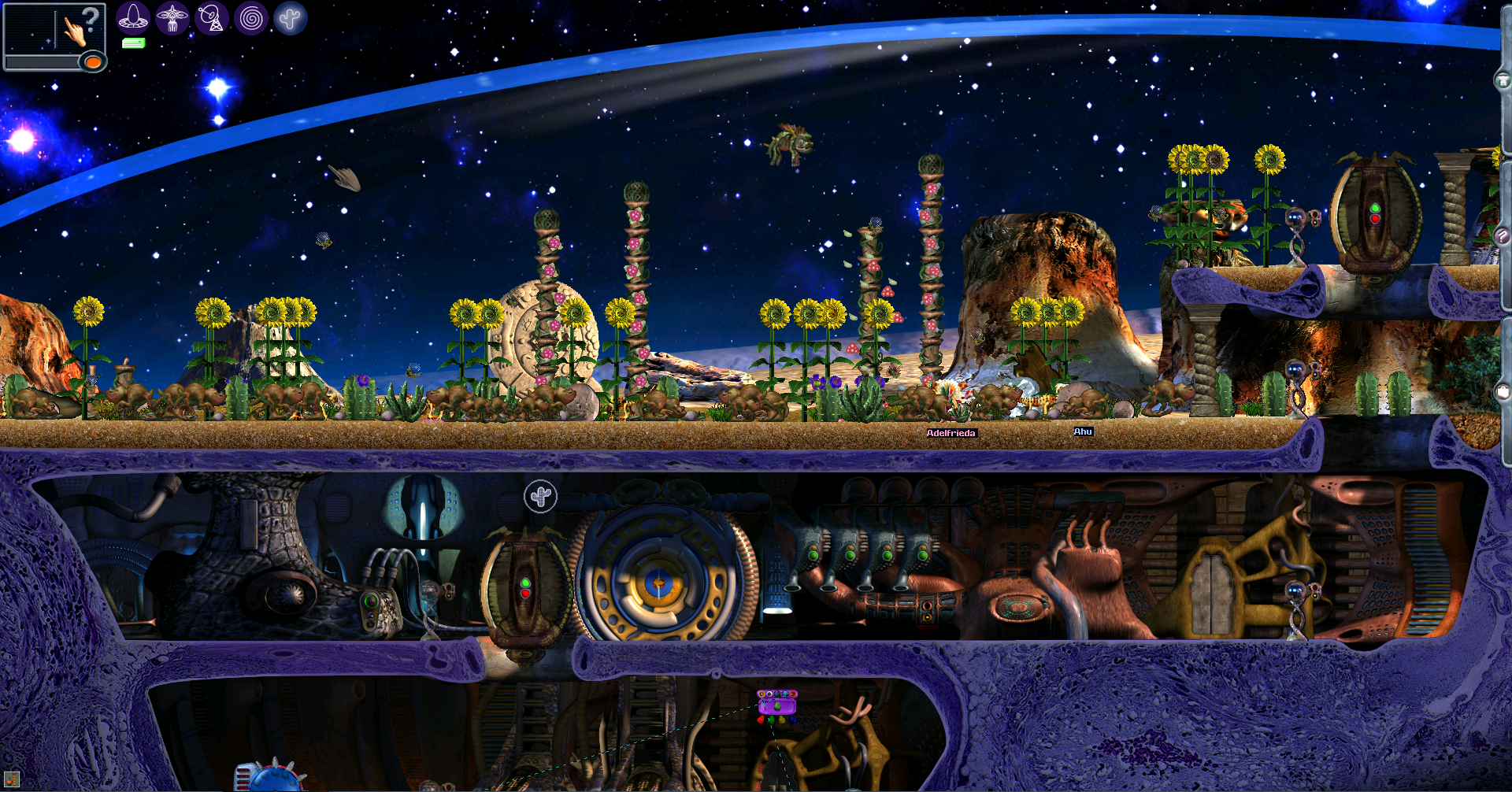Screen dimensions: 1512x792
Task: Select the Ahu creature name label
Action: pos(1084,431)
